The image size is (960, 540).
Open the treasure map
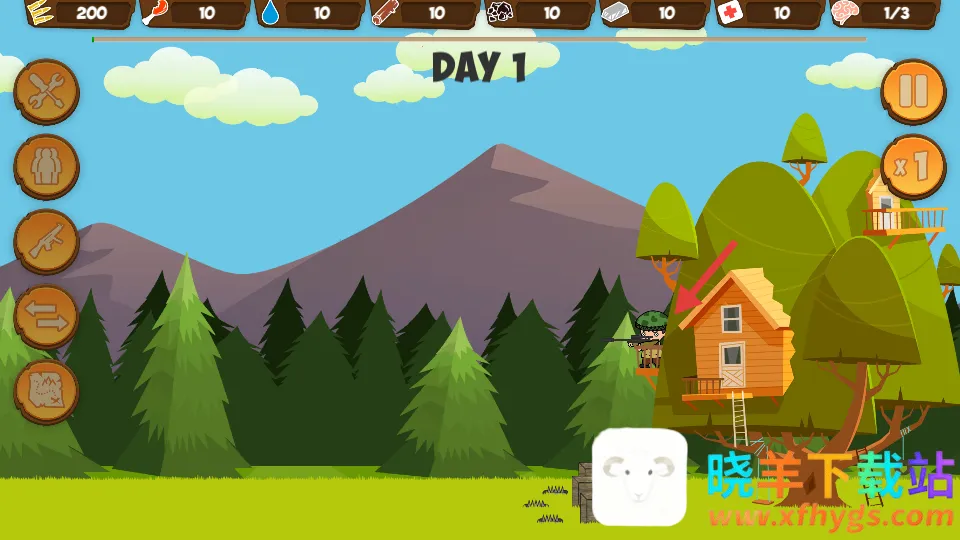click(46, 392)
